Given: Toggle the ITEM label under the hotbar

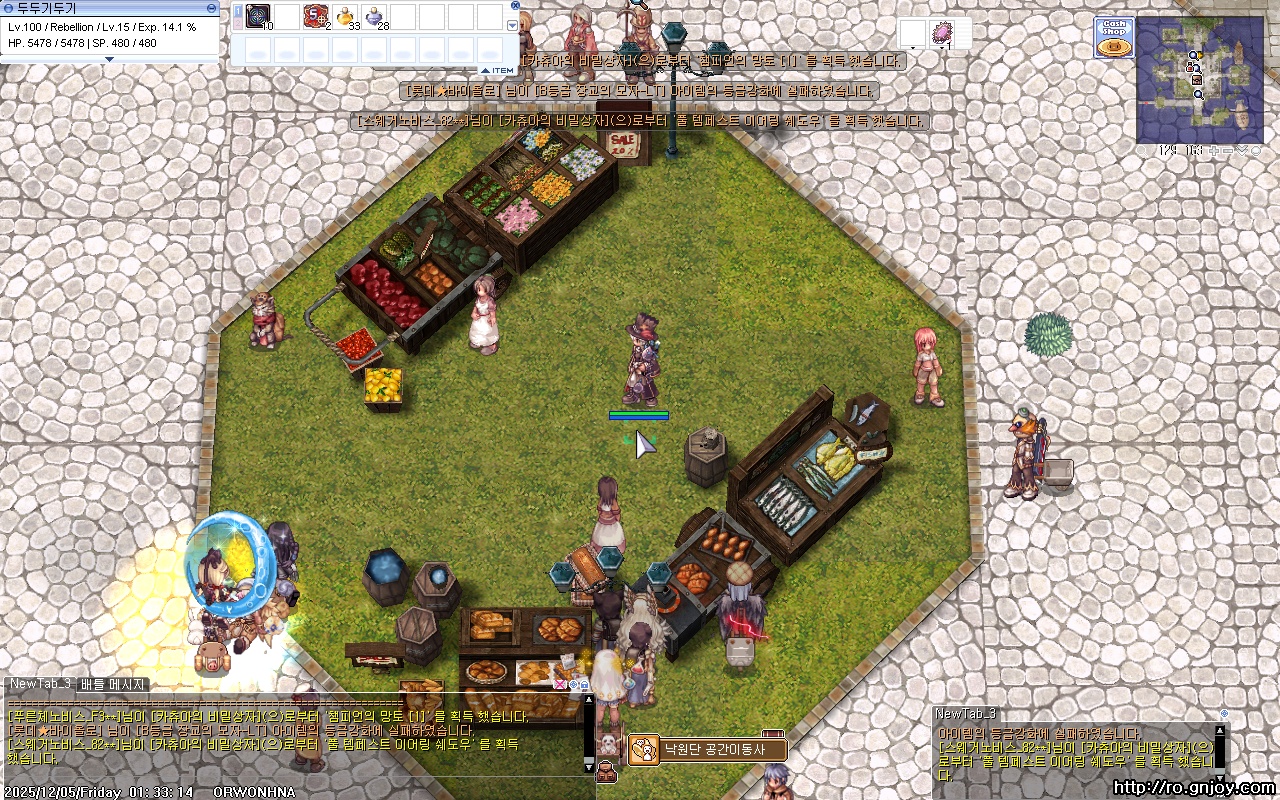Looking at the screenshot, I should [499, 70].
